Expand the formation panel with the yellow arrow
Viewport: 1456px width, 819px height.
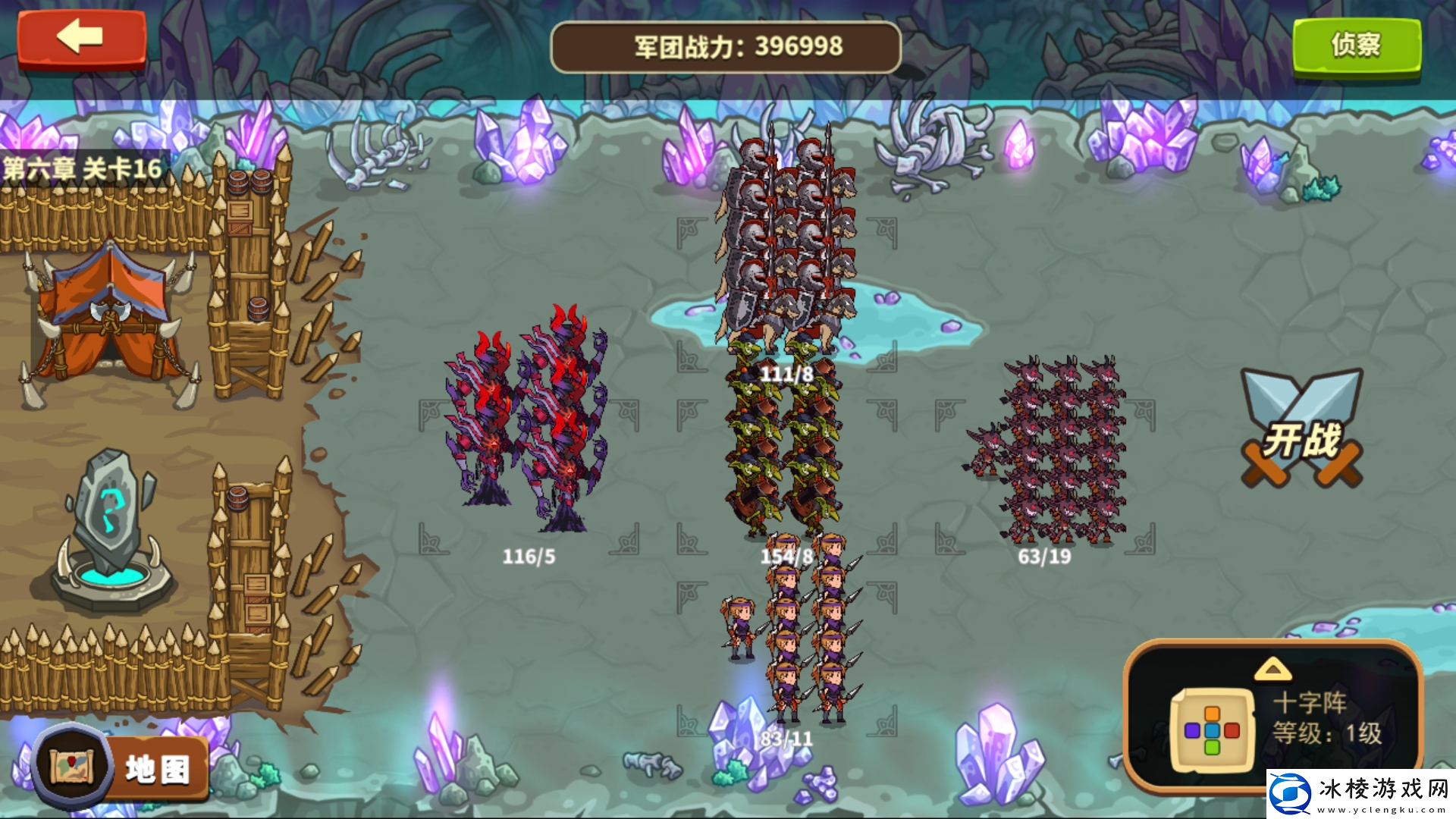coord(1272,669)
